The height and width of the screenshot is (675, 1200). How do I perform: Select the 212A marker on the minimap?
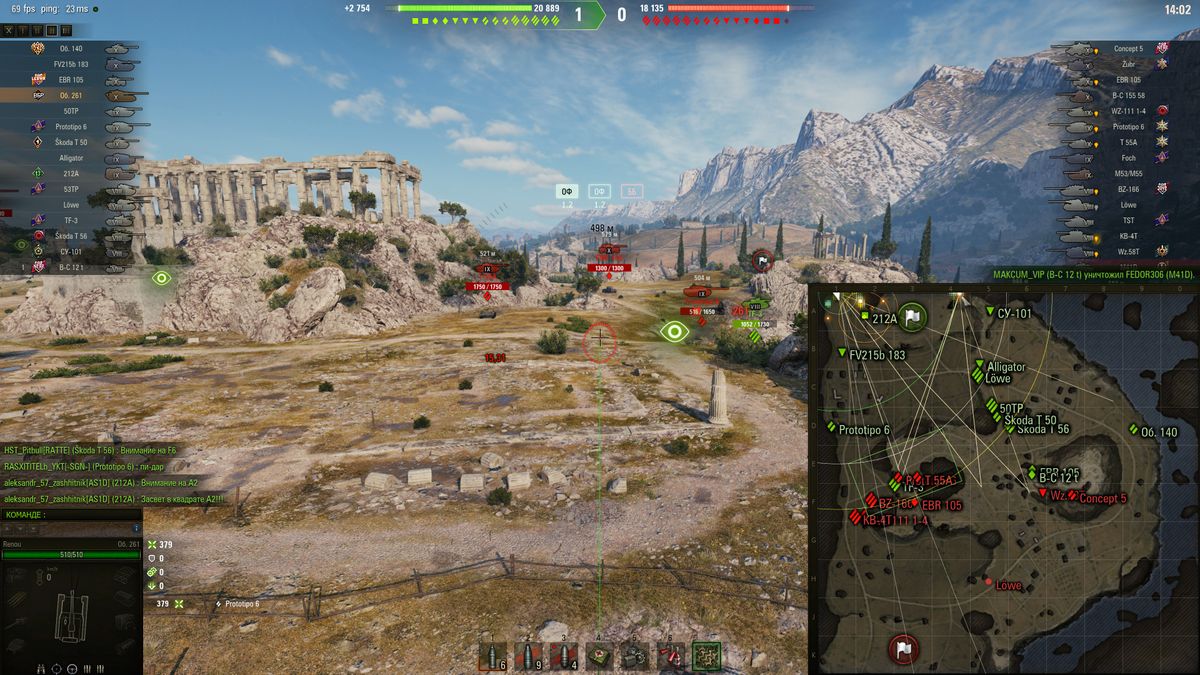[x=884, y=319]
